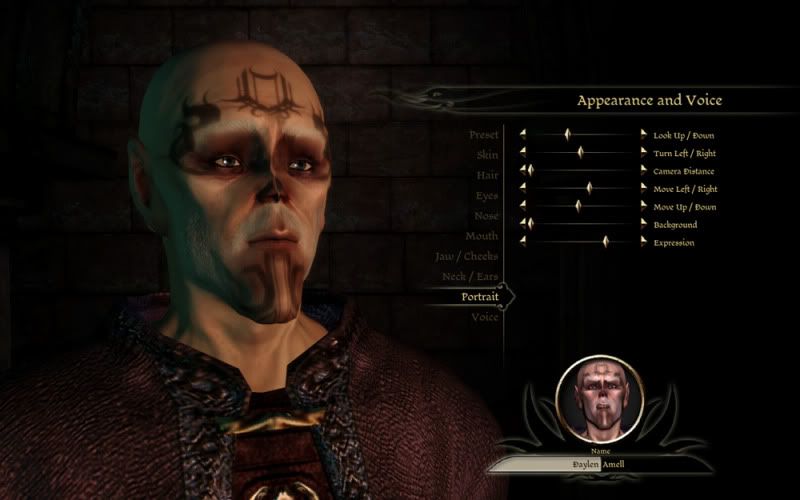This screenshot has width=800, height=500.
Task: Open the Preset appearance section
Action: tap(483, 135)
